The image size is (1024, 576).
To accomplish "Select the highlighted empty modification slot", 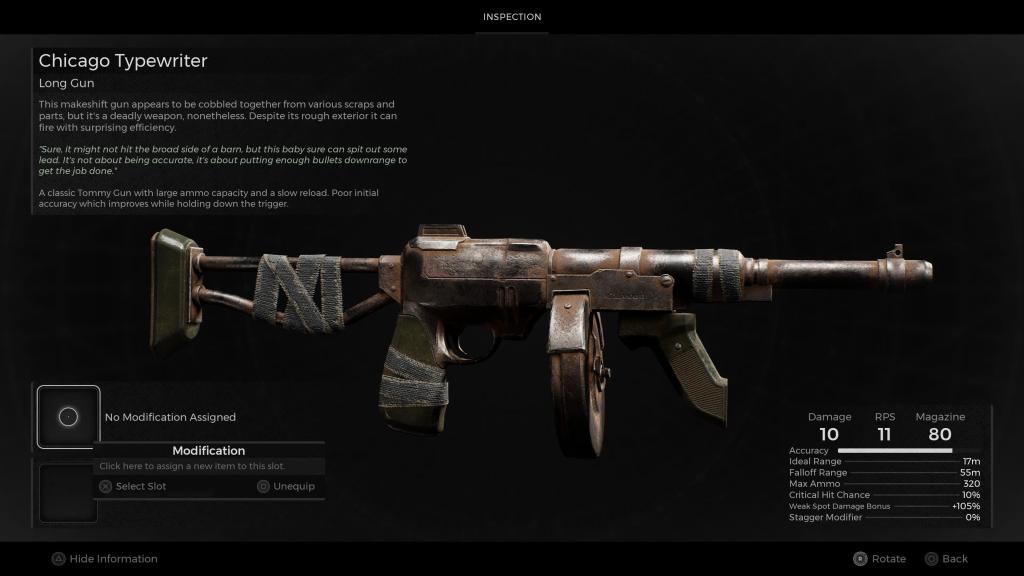I will (x=68, y=417).
